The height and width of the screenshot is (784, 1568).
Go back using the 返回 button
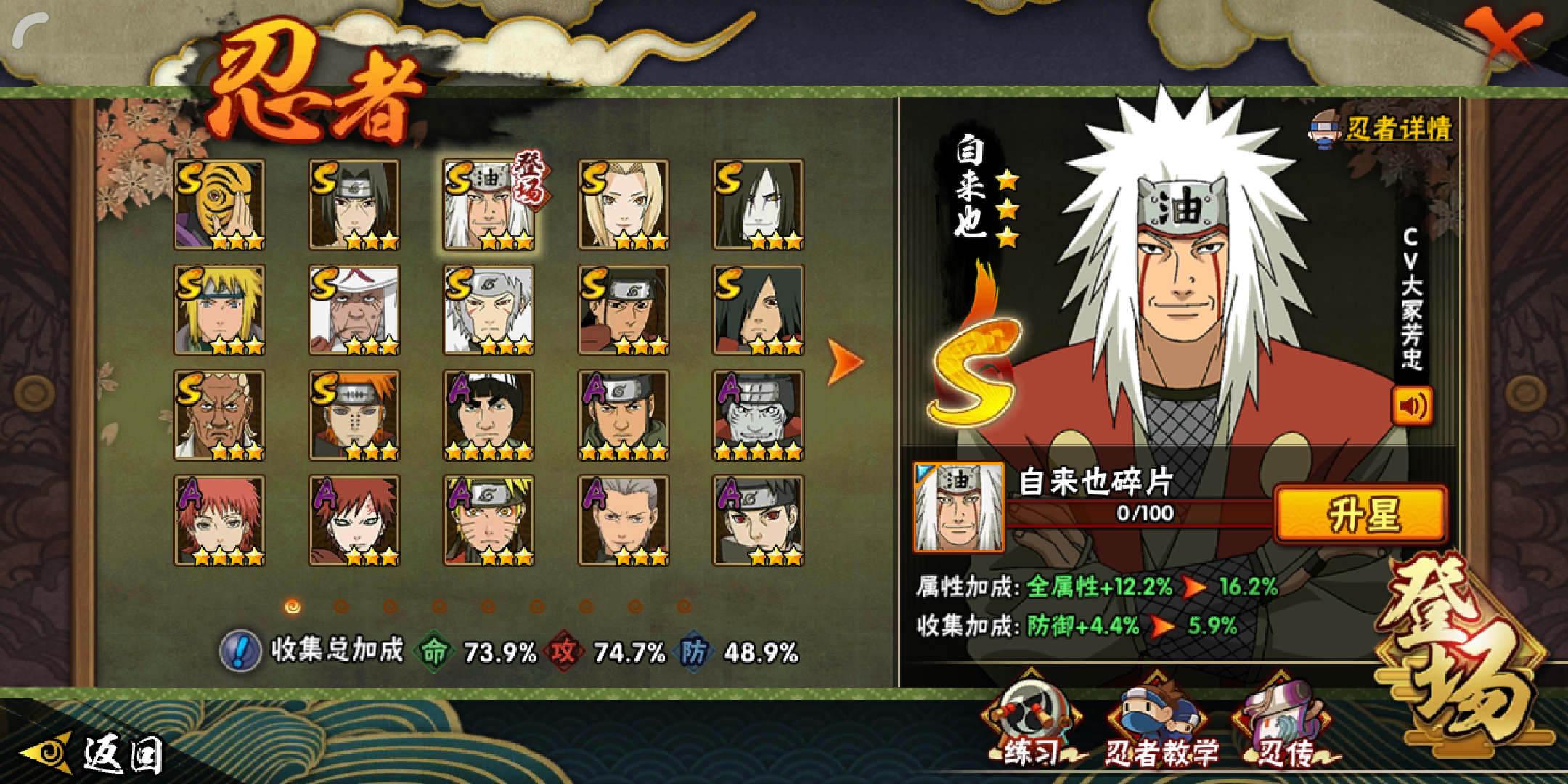tap(94, 754)
